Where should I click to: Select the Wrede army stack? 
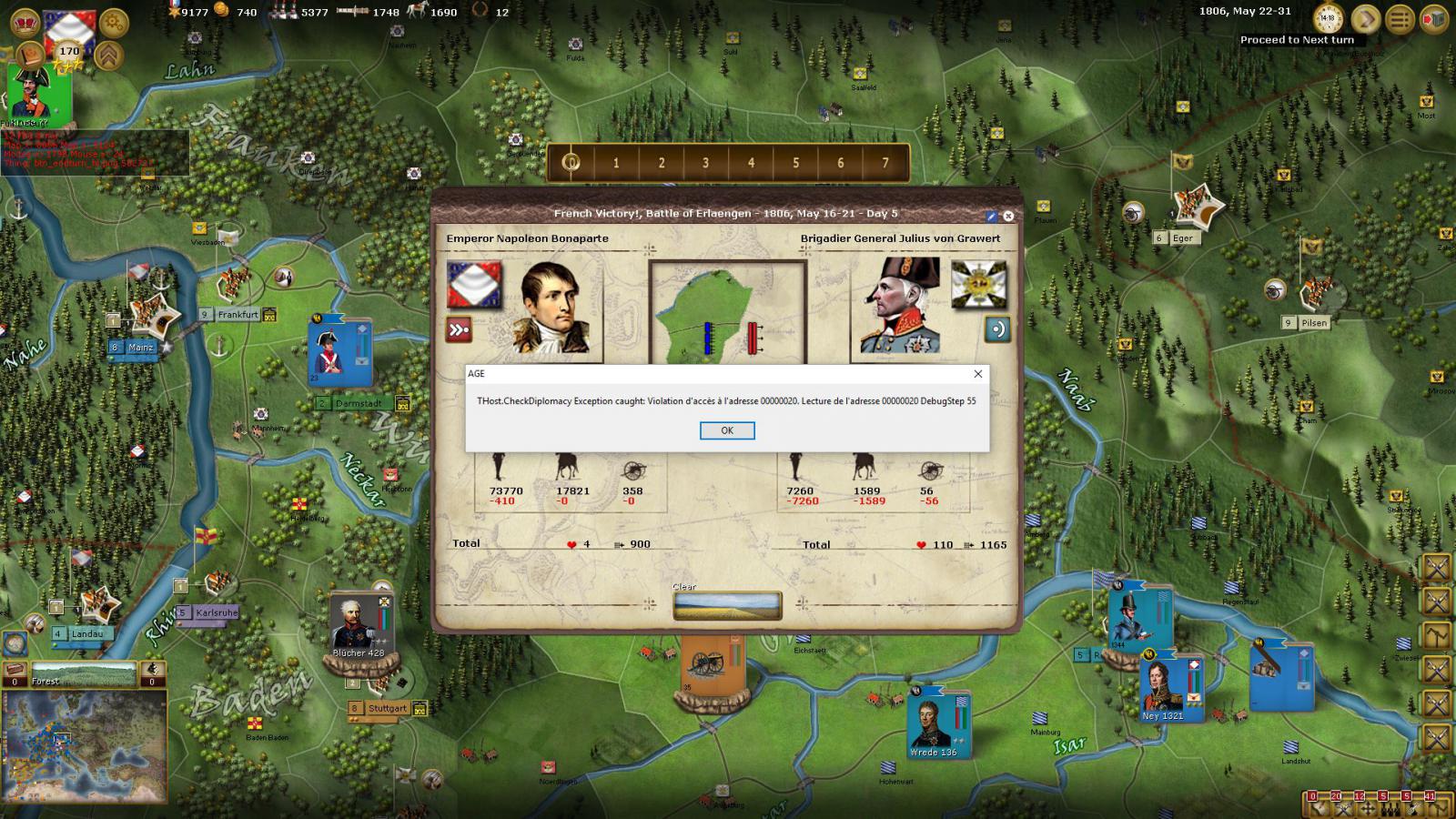[936, 723]
